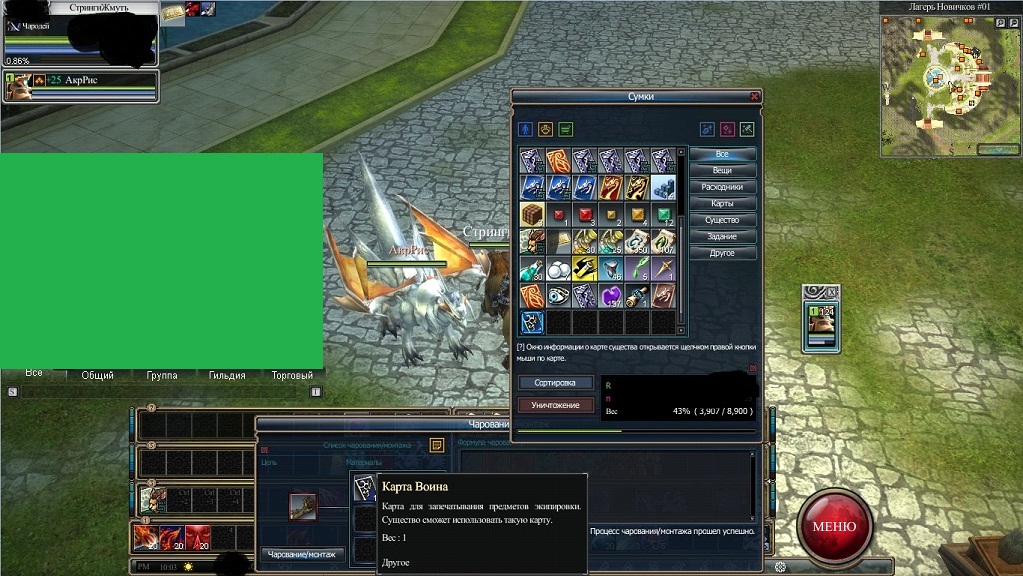Open the enchant list note icon
1023x576 pixels.
pos(437,445)
